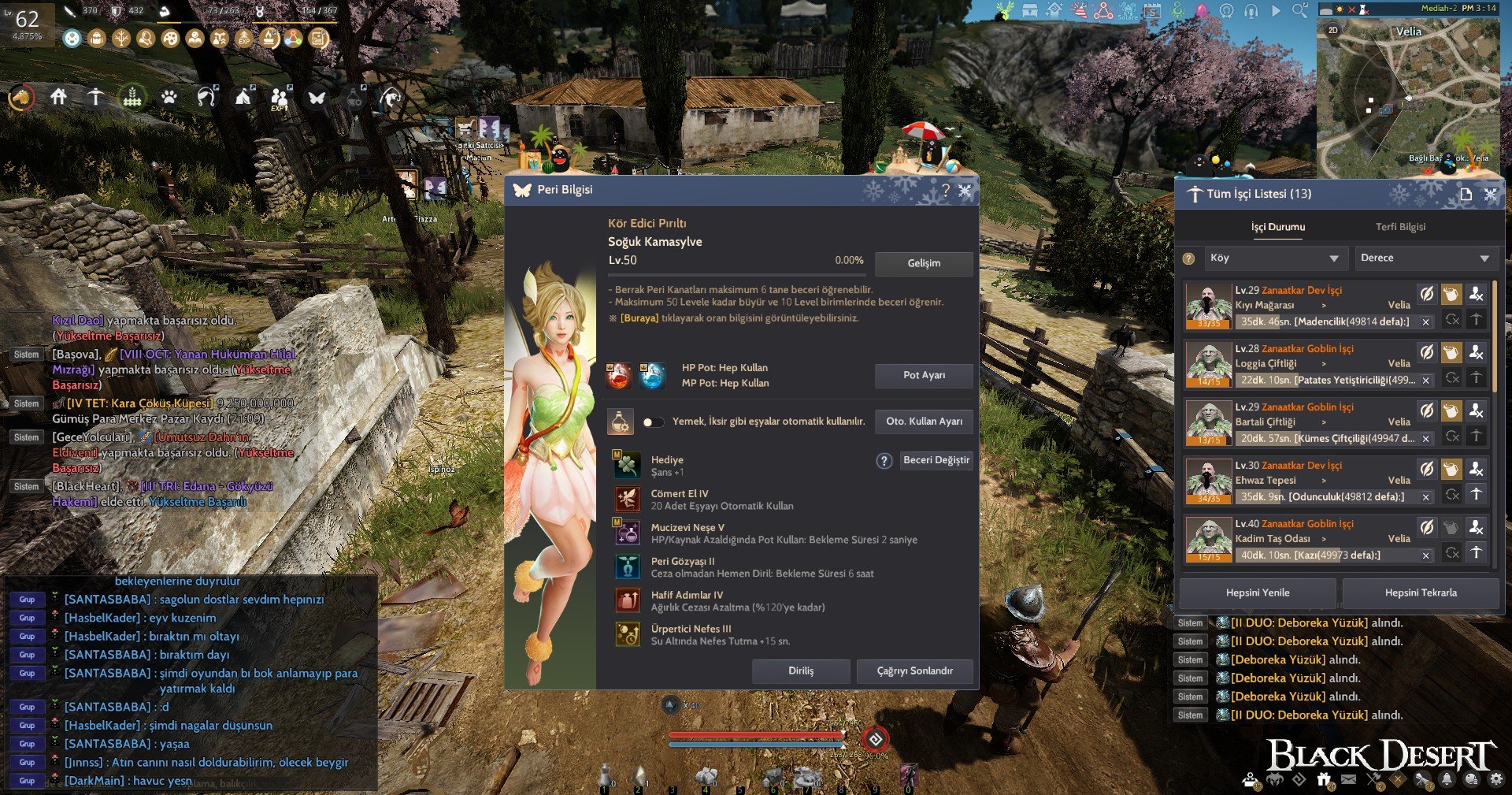The image size is (1512, 795).
Task: Open Oto. Kullan Ayarı settings
Action: 924,422
